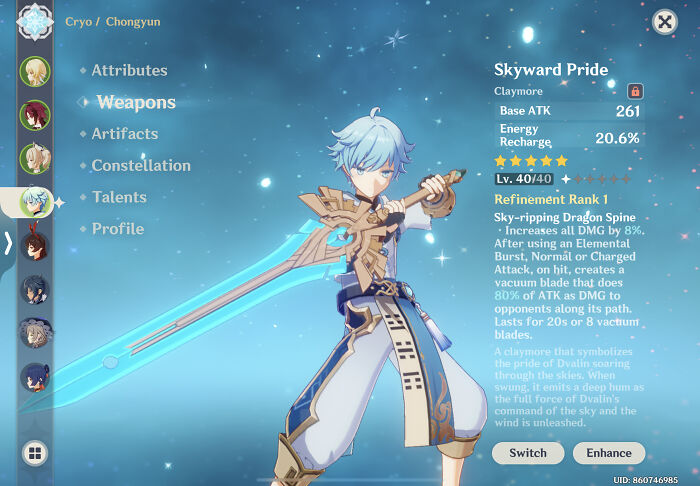Click the white arrow beside the portrait bar

click(x=8, y=243)
